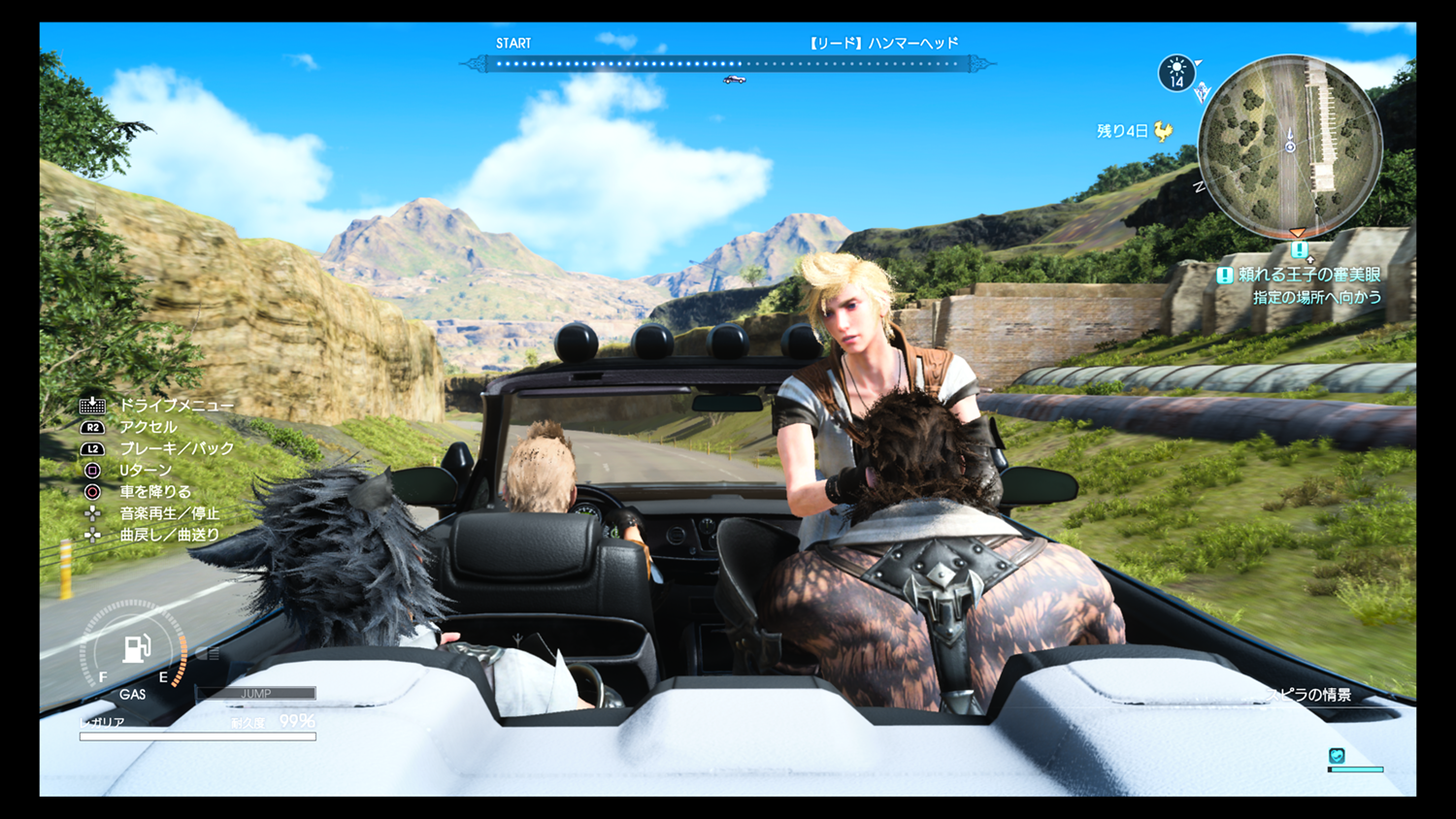Click the circular minimap
The image size is (1456, 819).
pos(1290,146)
